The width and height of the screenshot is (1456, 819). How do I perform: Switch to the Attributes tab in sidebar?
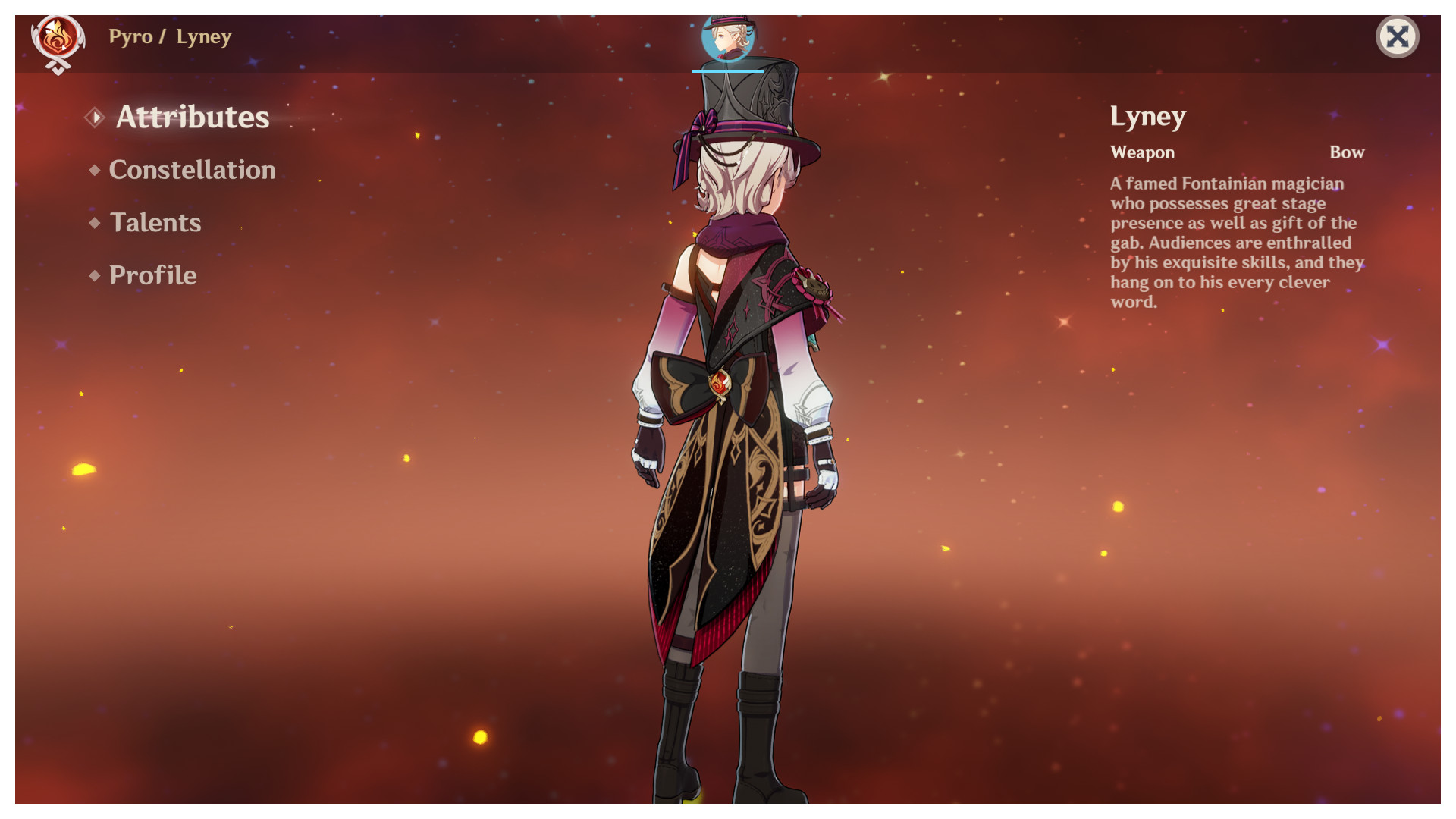coord(193,118)
